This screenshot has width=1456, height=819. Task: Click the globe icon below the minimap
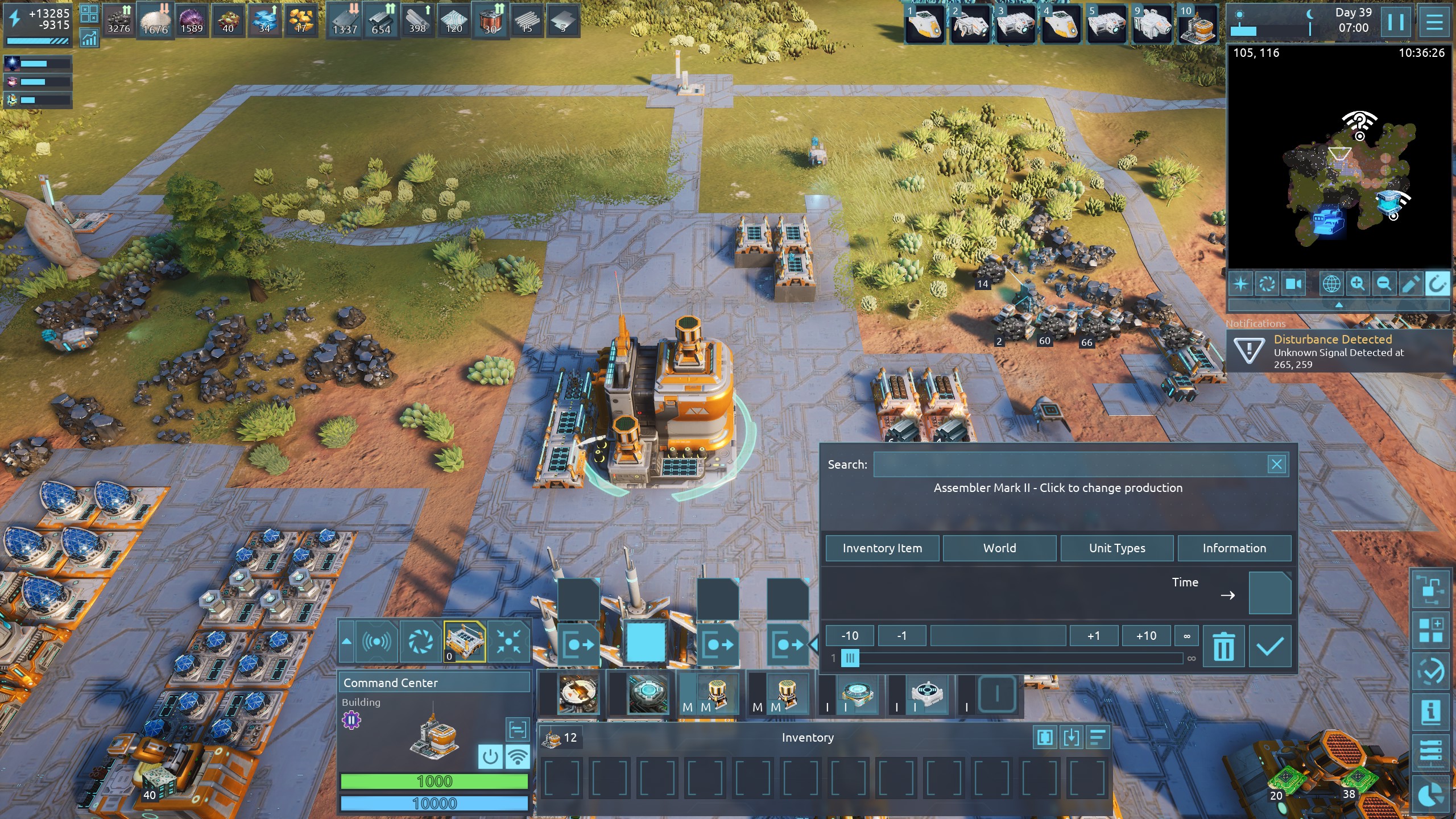point(1331,283)
